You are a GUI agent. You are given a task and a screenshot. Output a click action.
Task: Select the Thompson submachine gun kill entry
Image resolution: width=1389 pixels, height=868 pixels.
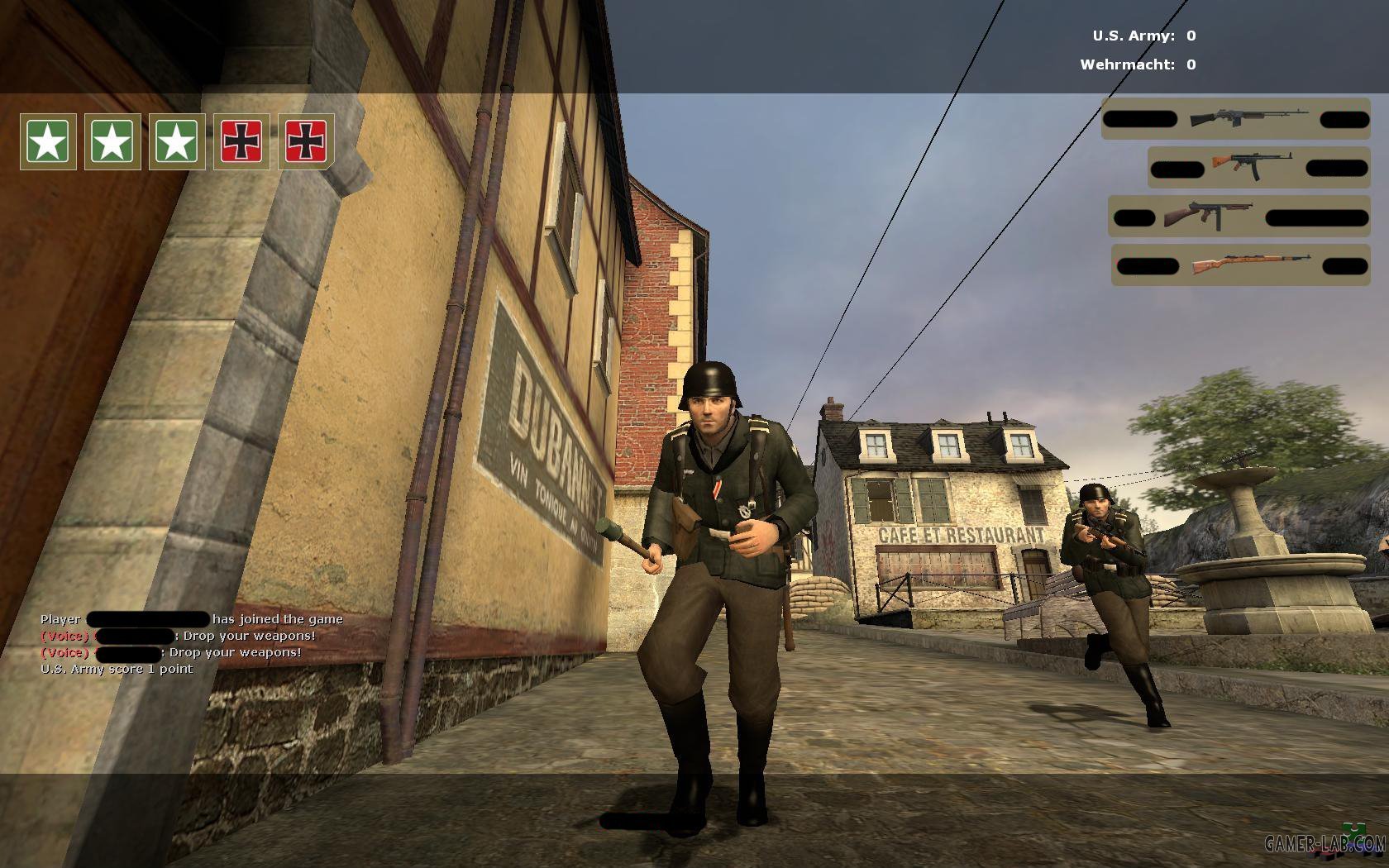pos(1207,217)
